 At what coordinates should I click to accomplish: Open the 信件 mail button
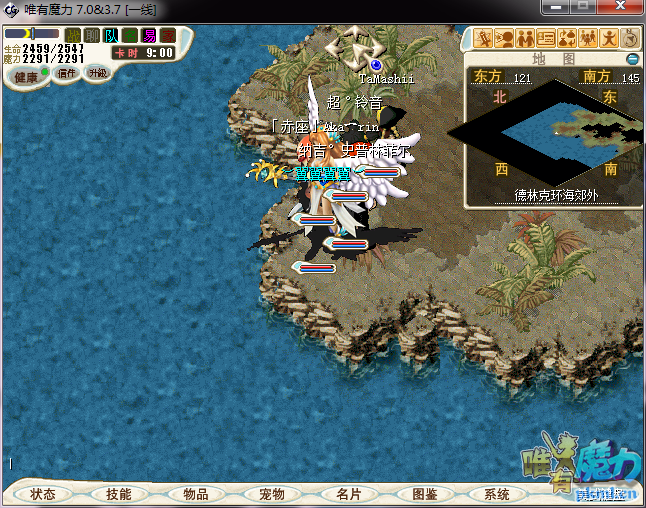pyautogui.click(x=67, y=73)
